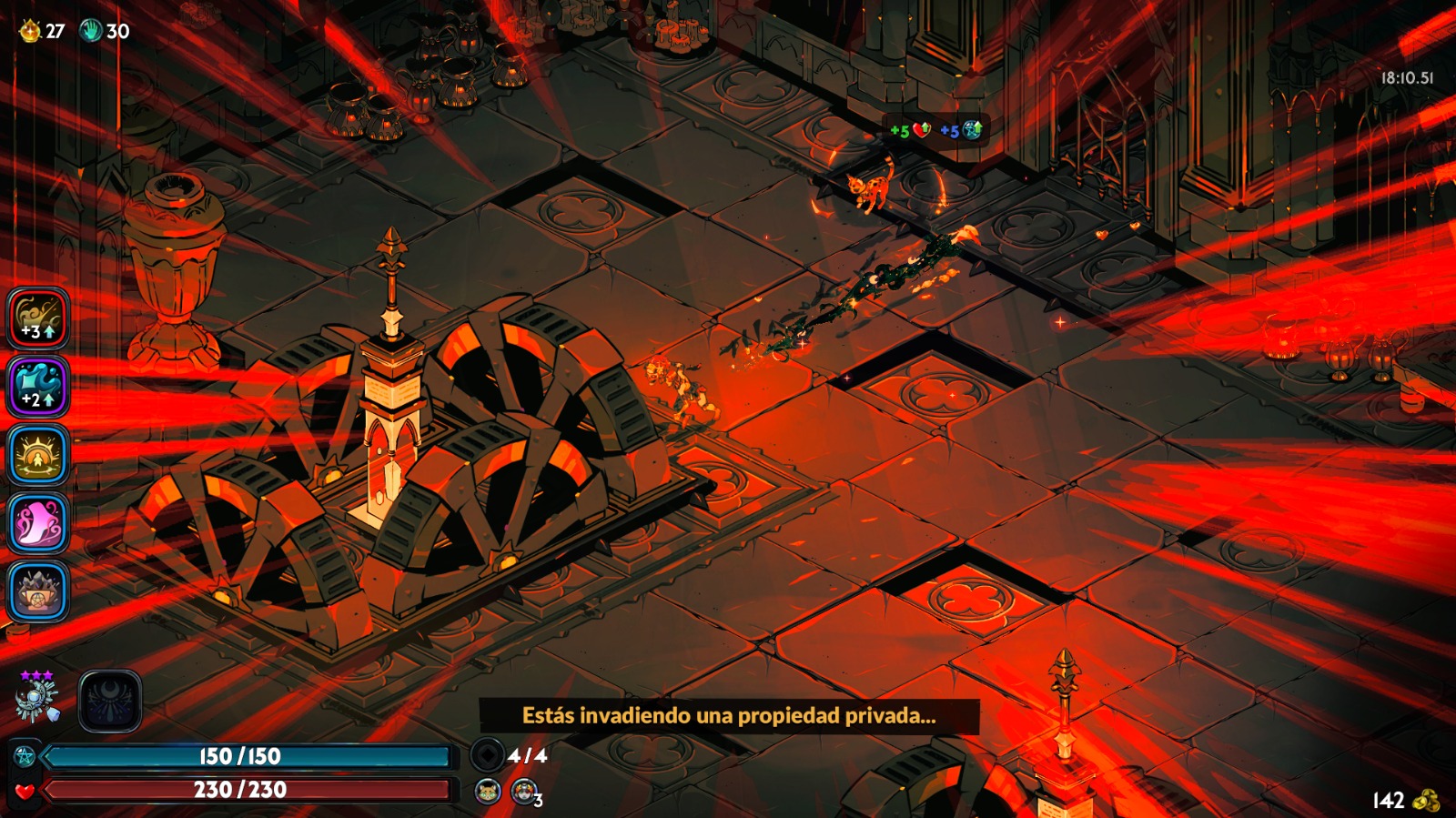The image size is (1456, 818).
Task: Select the golden wind boon with +3
Action: (x=38, y=318)
